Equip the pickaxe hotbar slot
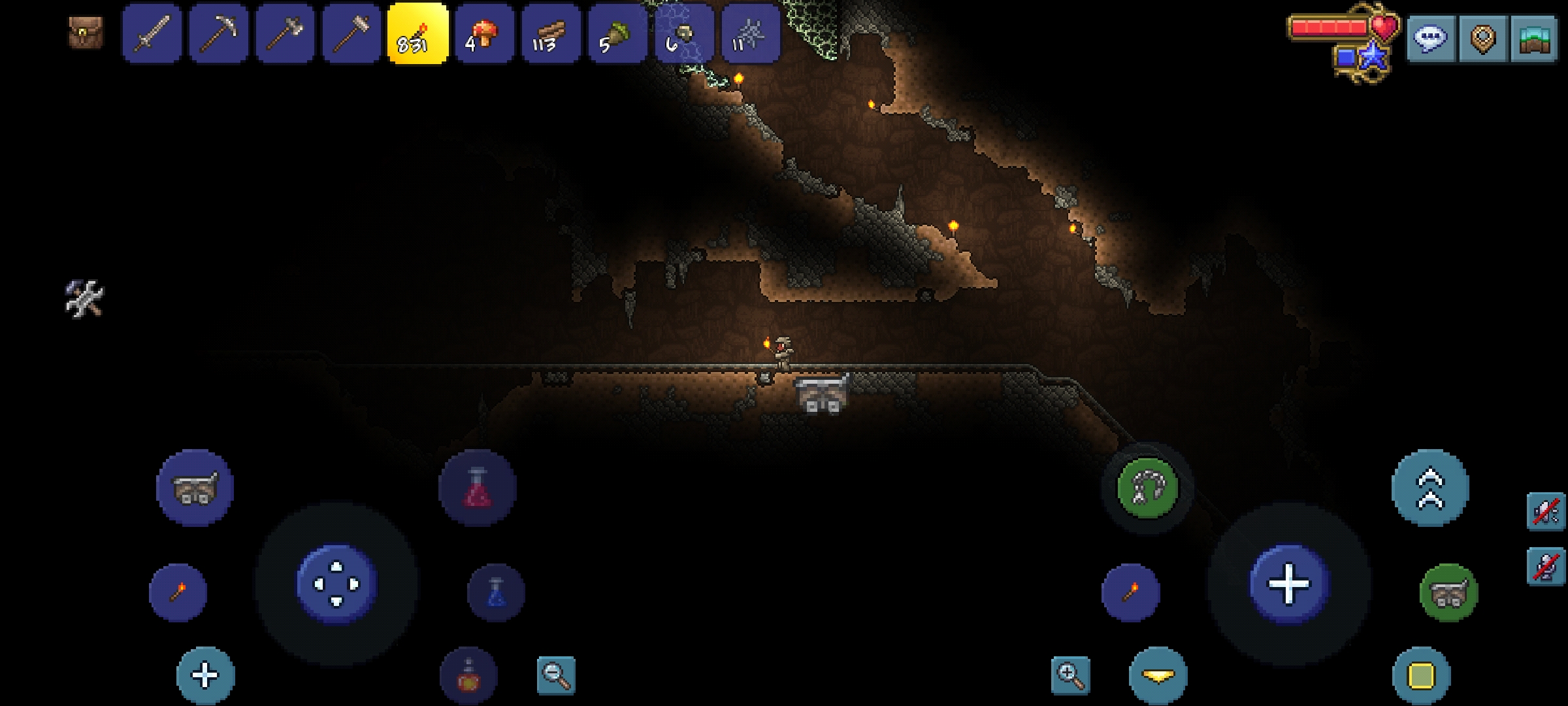Screen dimensions: 1568x706 [x=219, y=34]
